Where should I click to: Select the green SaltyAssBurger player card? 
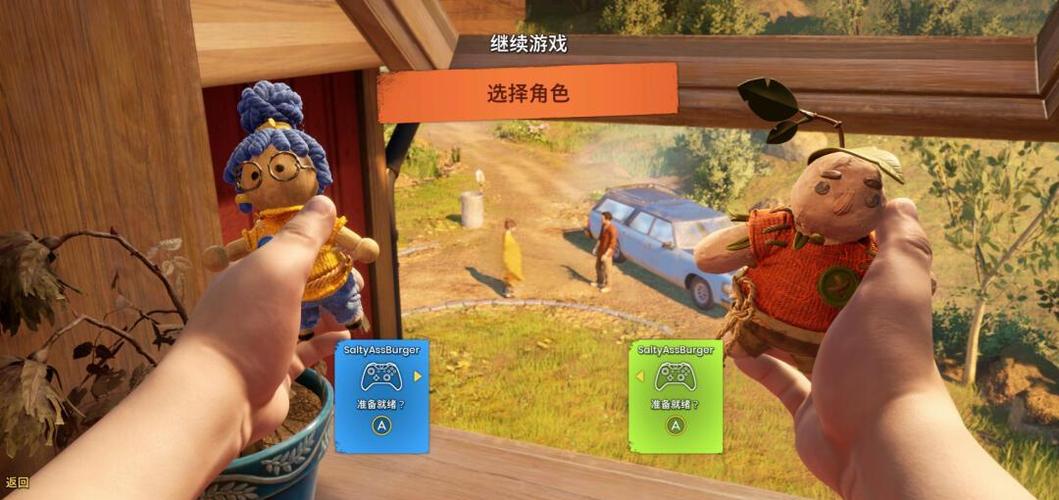pos(676,396)
